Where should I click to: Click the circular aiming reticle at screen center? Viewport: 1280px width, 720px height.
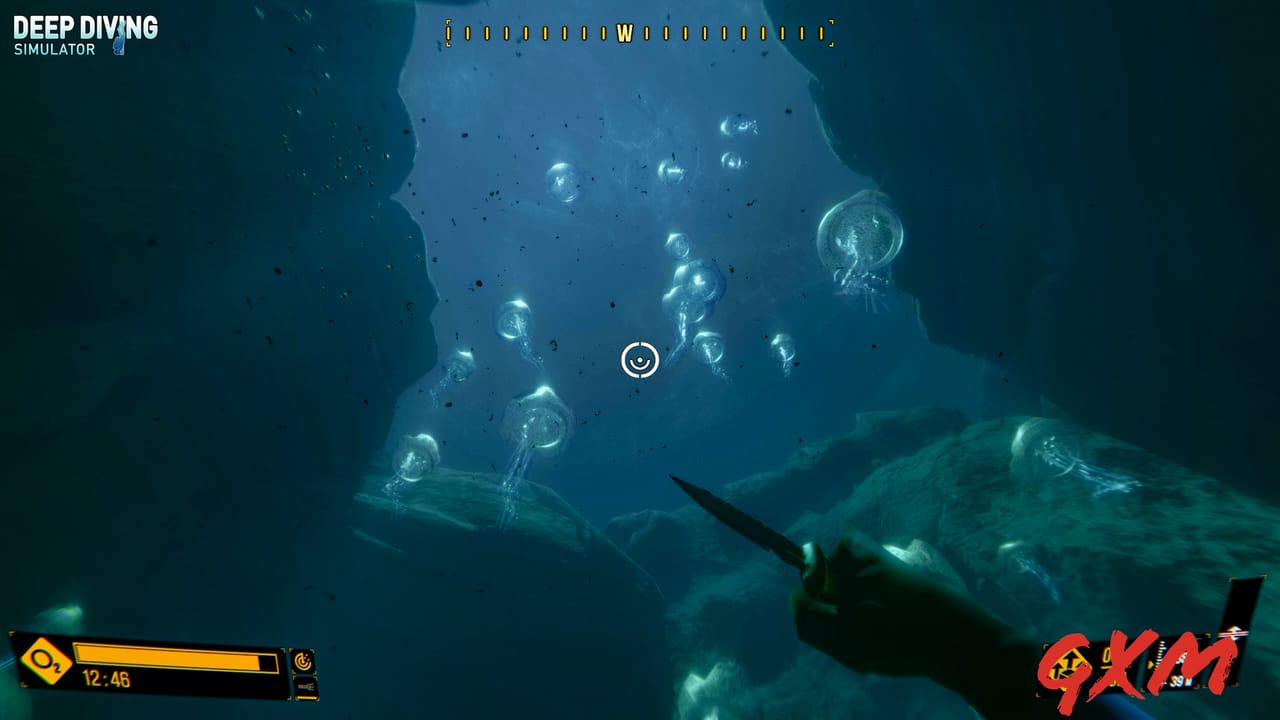(639, 358)
